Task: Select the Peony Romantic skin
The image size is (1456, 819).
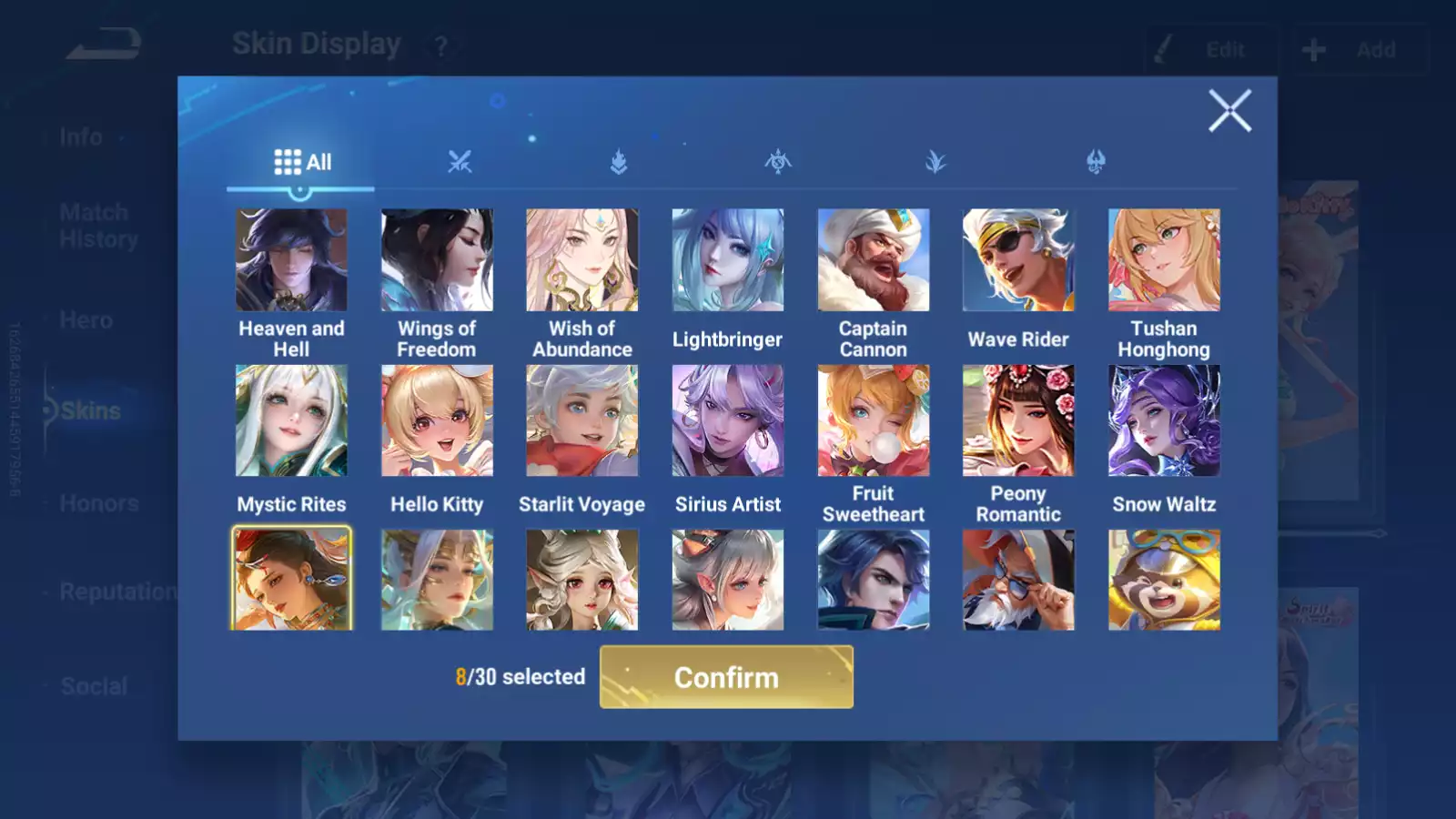Action: pos(1018,420)
